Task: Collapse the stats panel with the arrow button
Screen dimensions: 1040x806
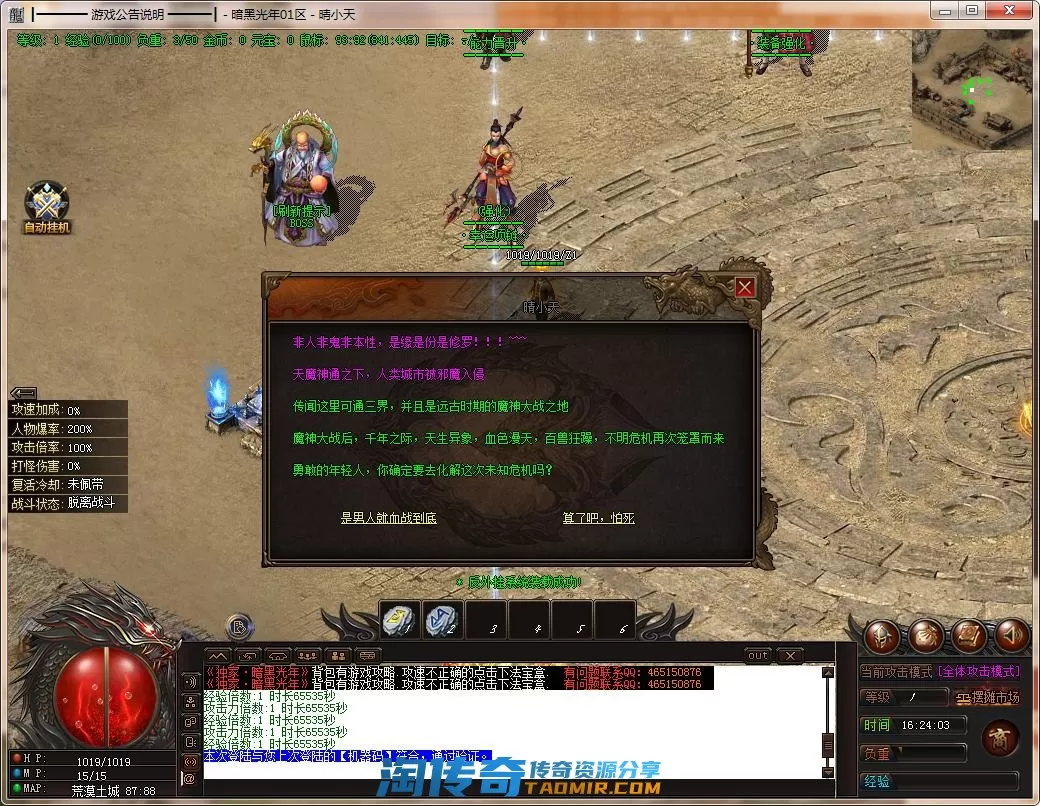Action: coord(23,393)
